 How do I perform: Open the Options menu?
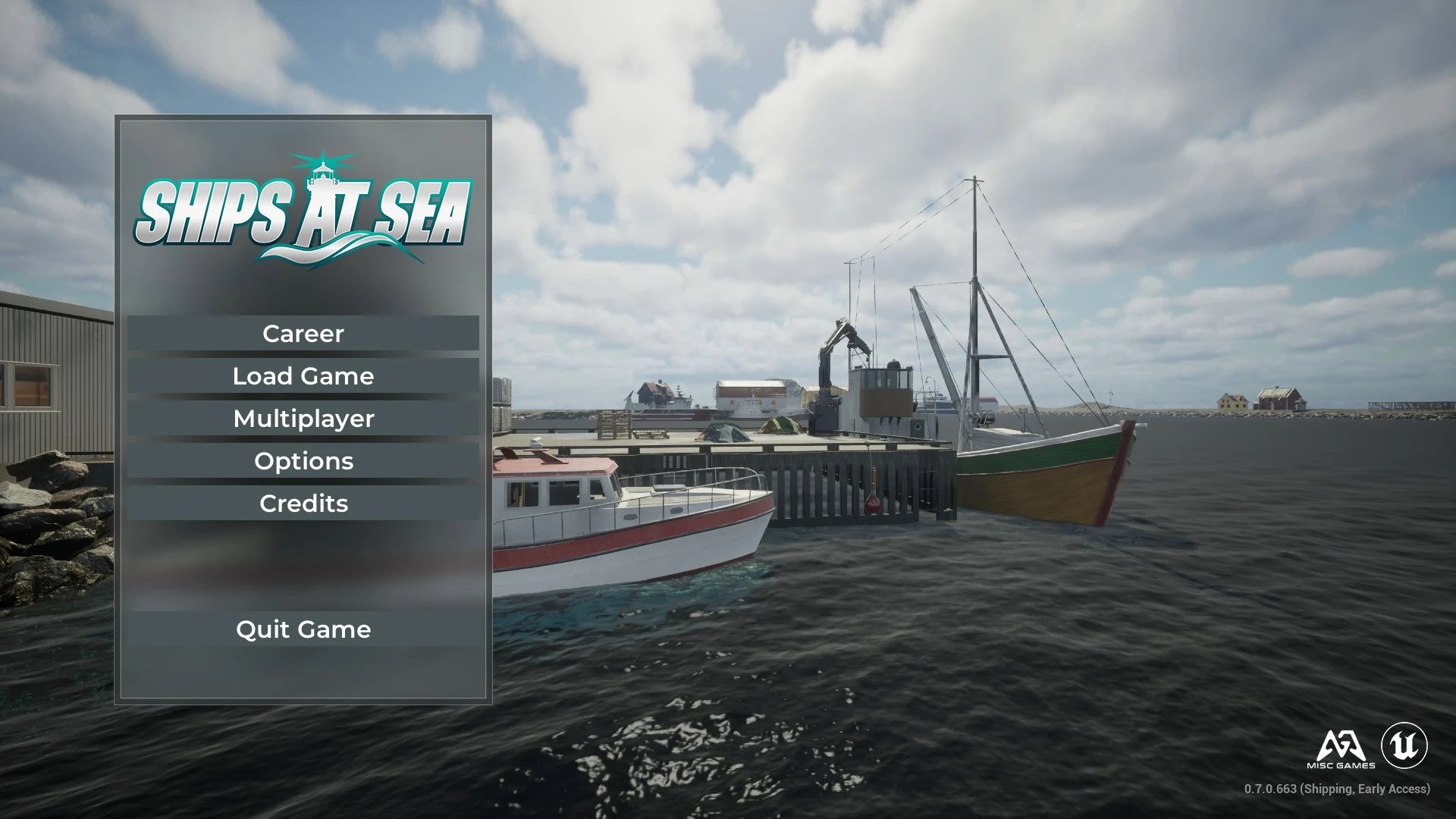click(303, 461)
